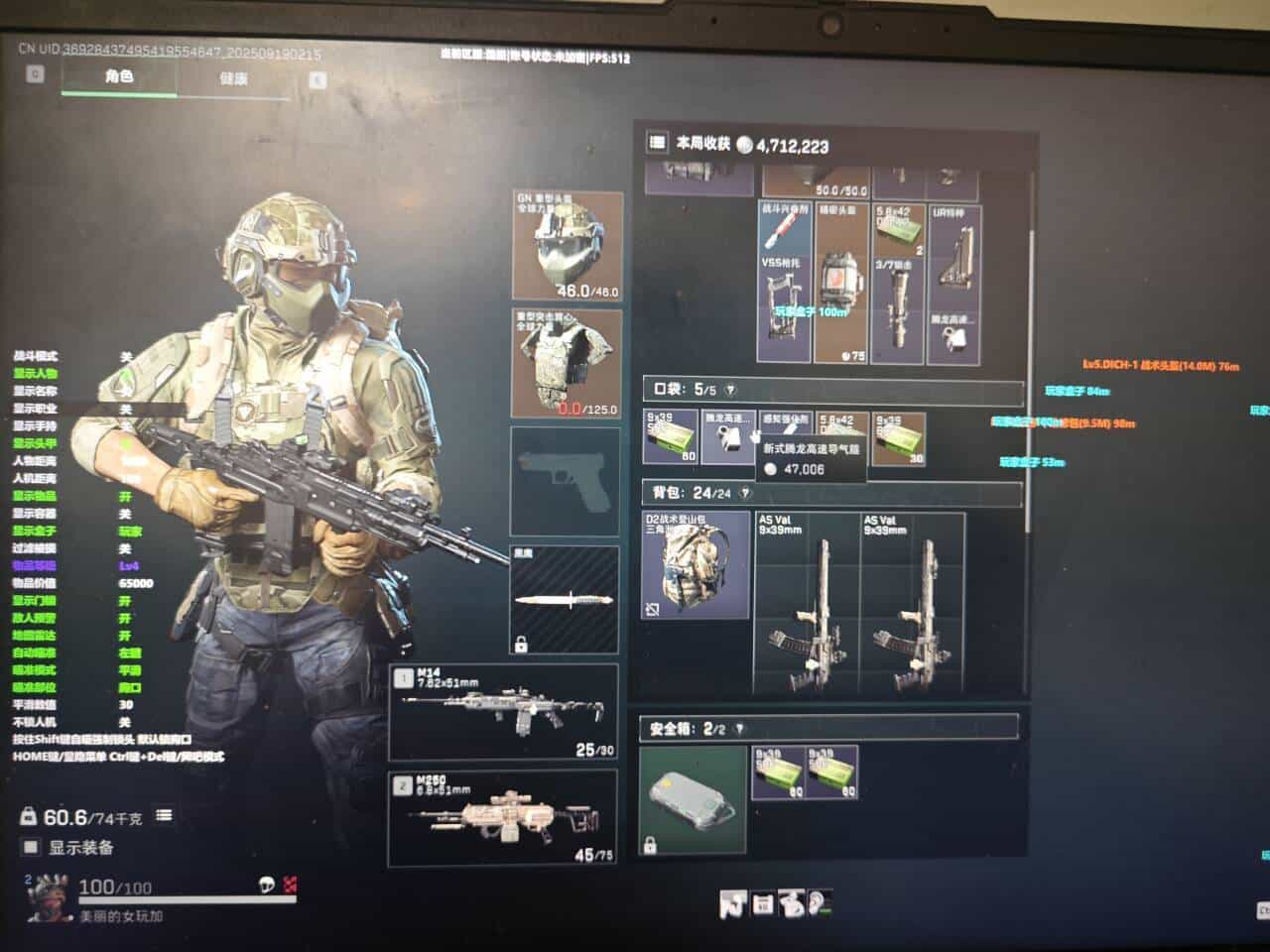The image size is (1270, 952).
Task: Click the help icon beside 口袋 5/5
Action: coord(731,390)
